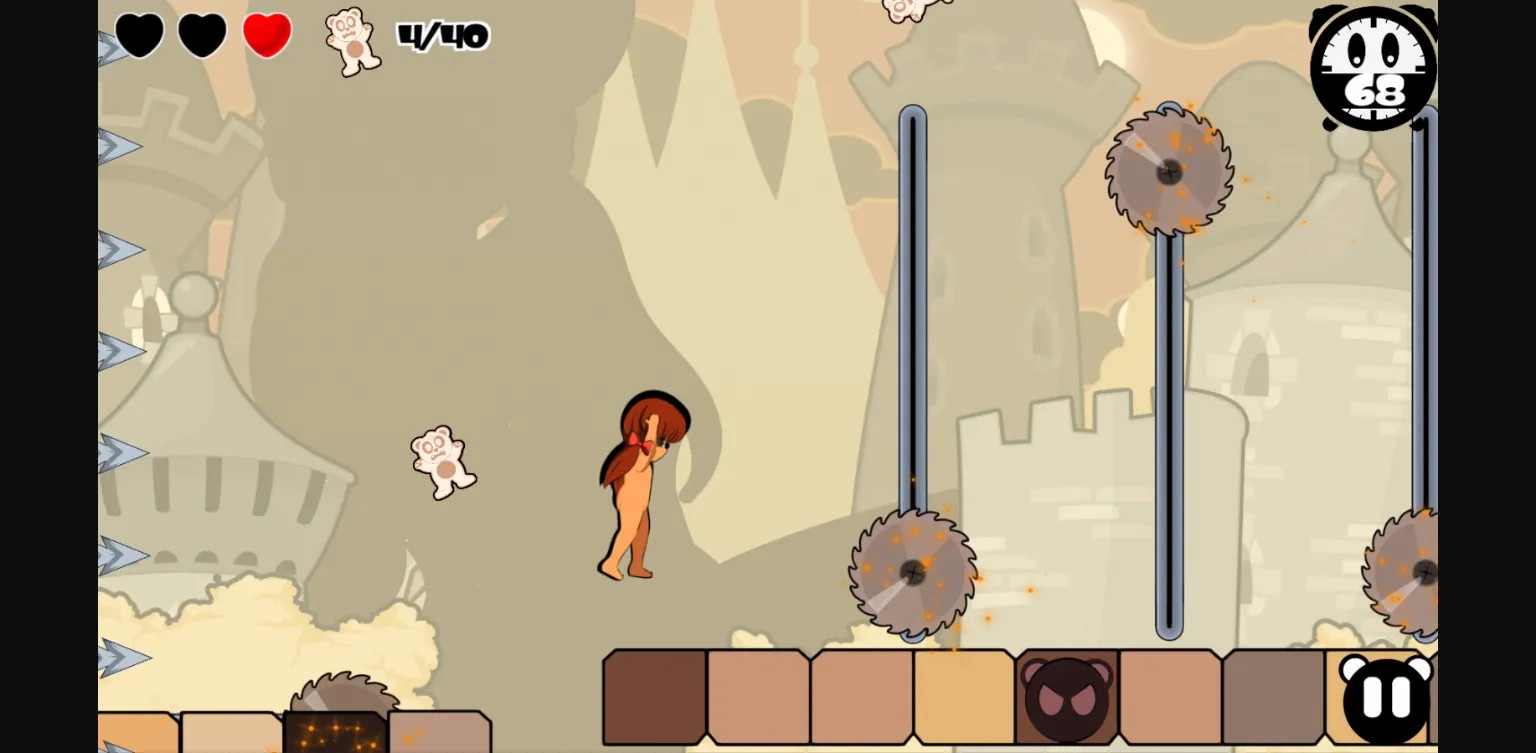Click the panda clock timer showing 68

click(1372, 68)
